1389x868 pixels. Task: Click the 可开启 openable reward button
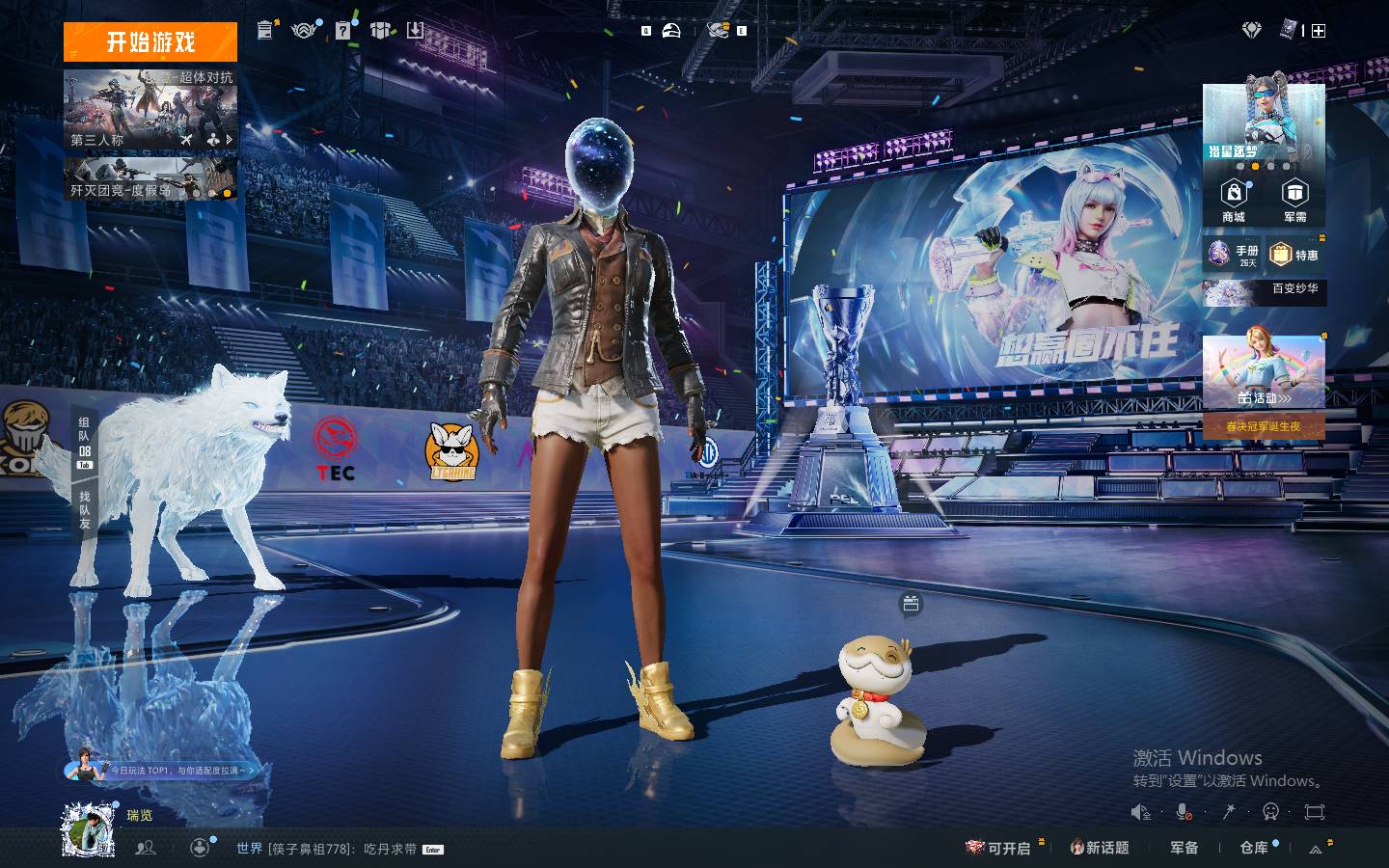[999, 848]
